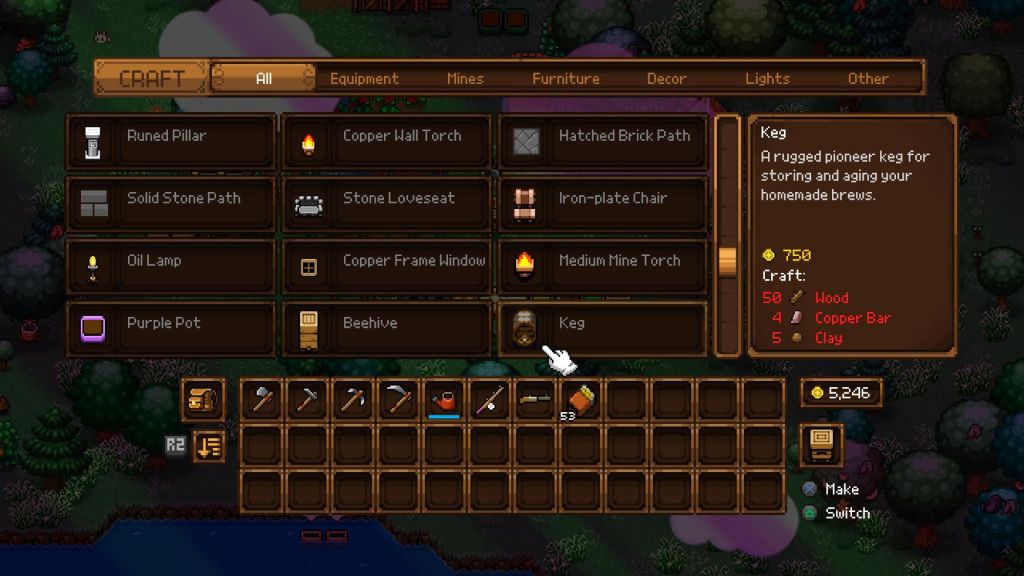Switch to the Equipment tab
Image resolution: width=1024 pixels, height=576 pixels.
click(x=364, y=78)
